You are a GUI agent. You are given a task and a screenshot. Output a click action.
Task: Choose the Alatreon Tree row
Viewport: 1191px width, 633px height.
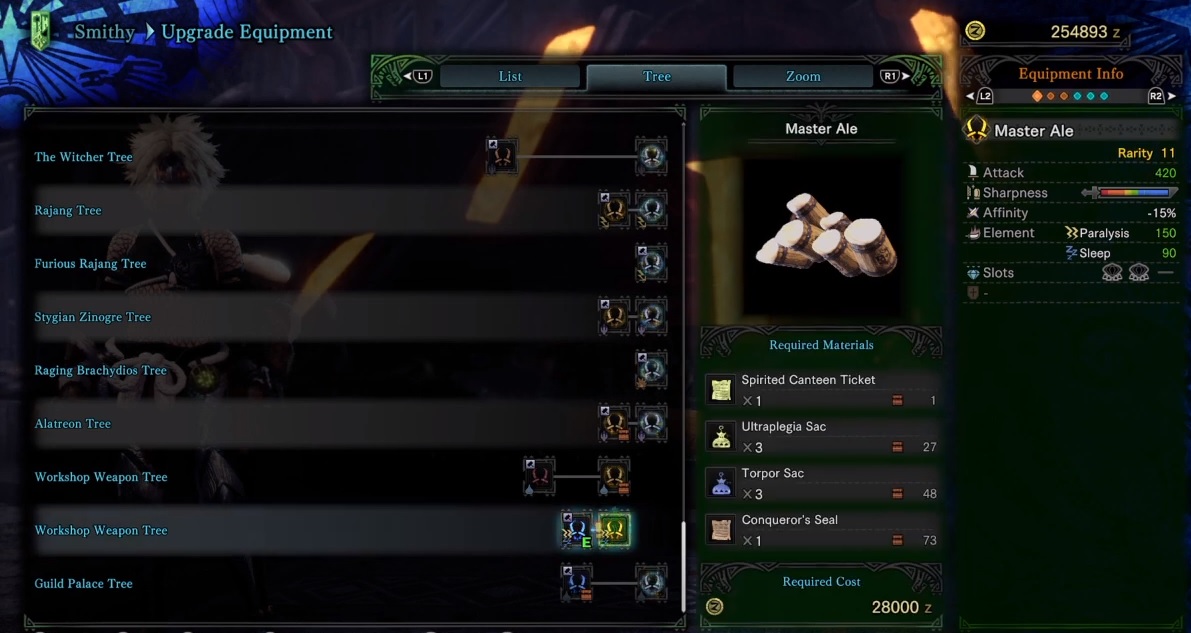[73, 424]
